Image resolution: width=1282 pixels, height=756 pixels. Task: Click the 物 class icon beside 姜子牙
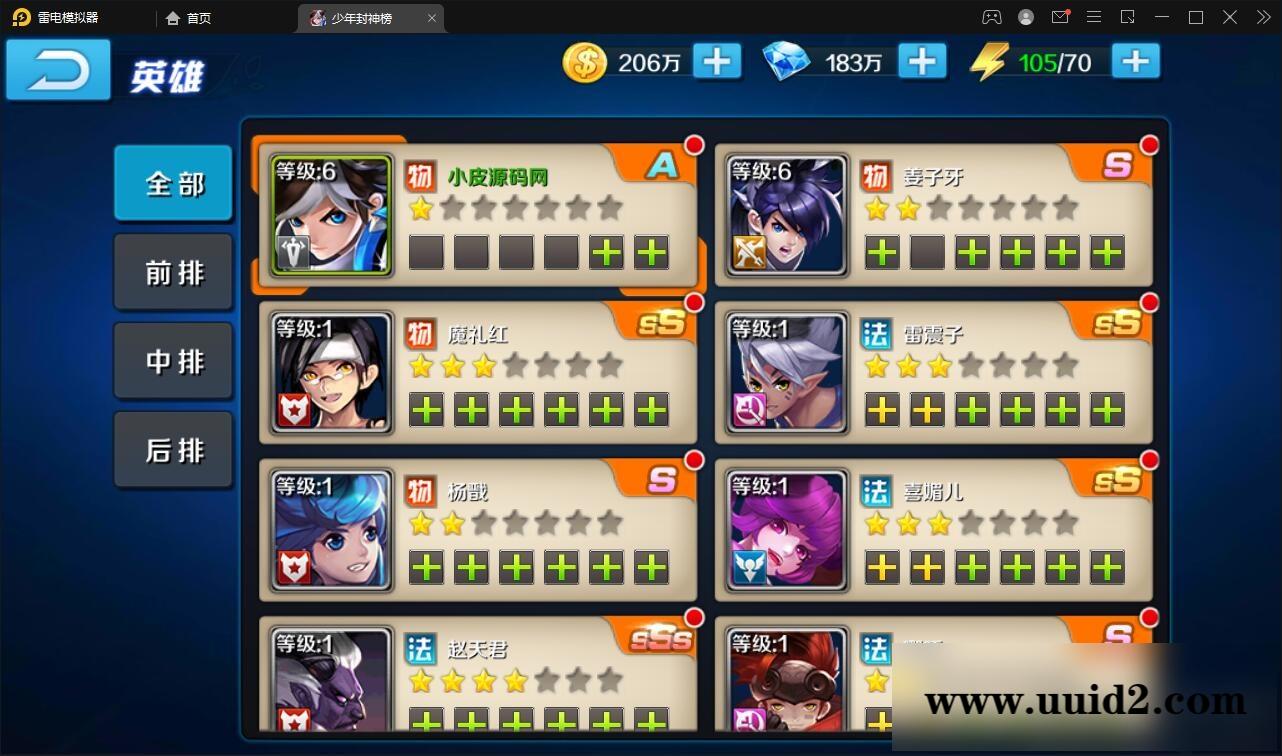(x=877, y=173)
